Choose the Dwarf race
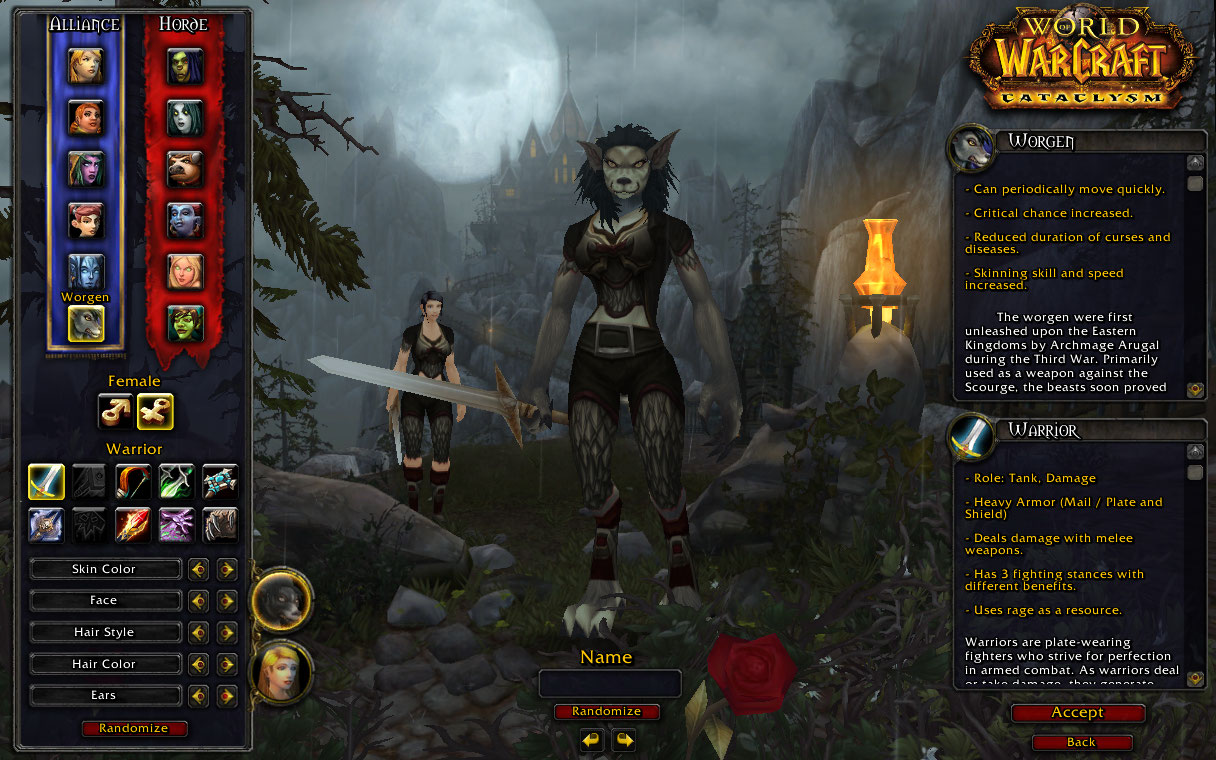 point(86,117)
